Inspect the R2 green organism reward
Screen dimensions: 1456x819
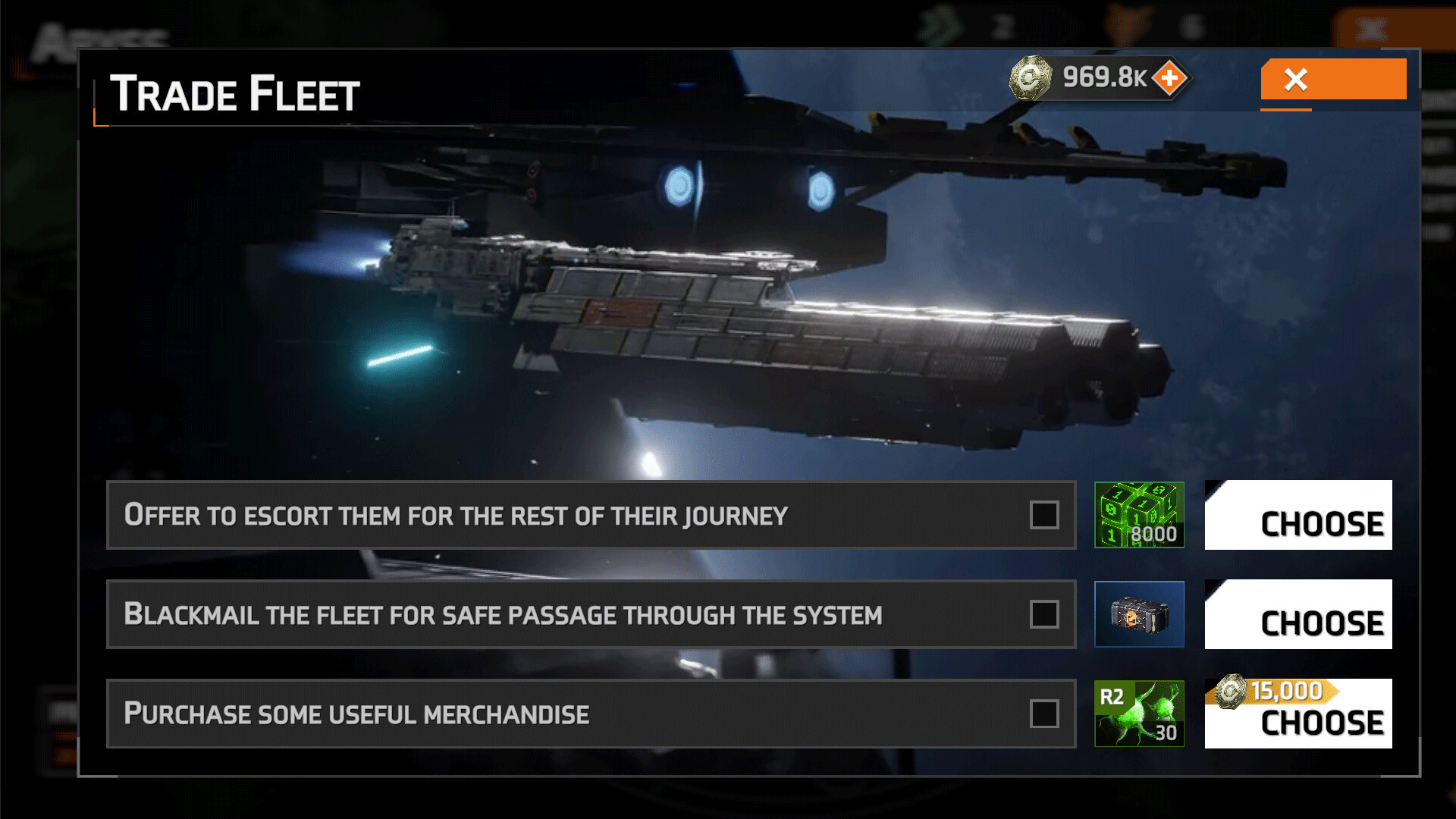(x=1139, y=714)
